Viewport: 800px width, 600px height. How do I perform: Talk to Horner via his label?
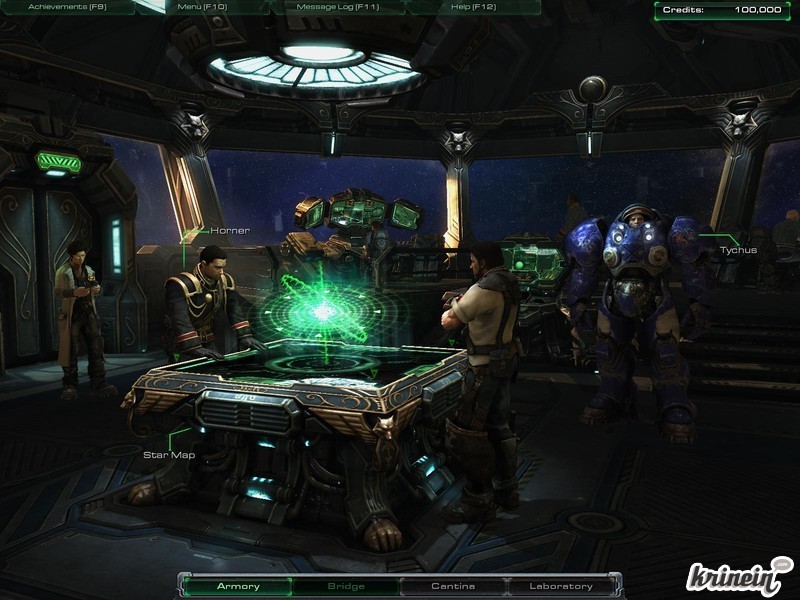(229, 231)
